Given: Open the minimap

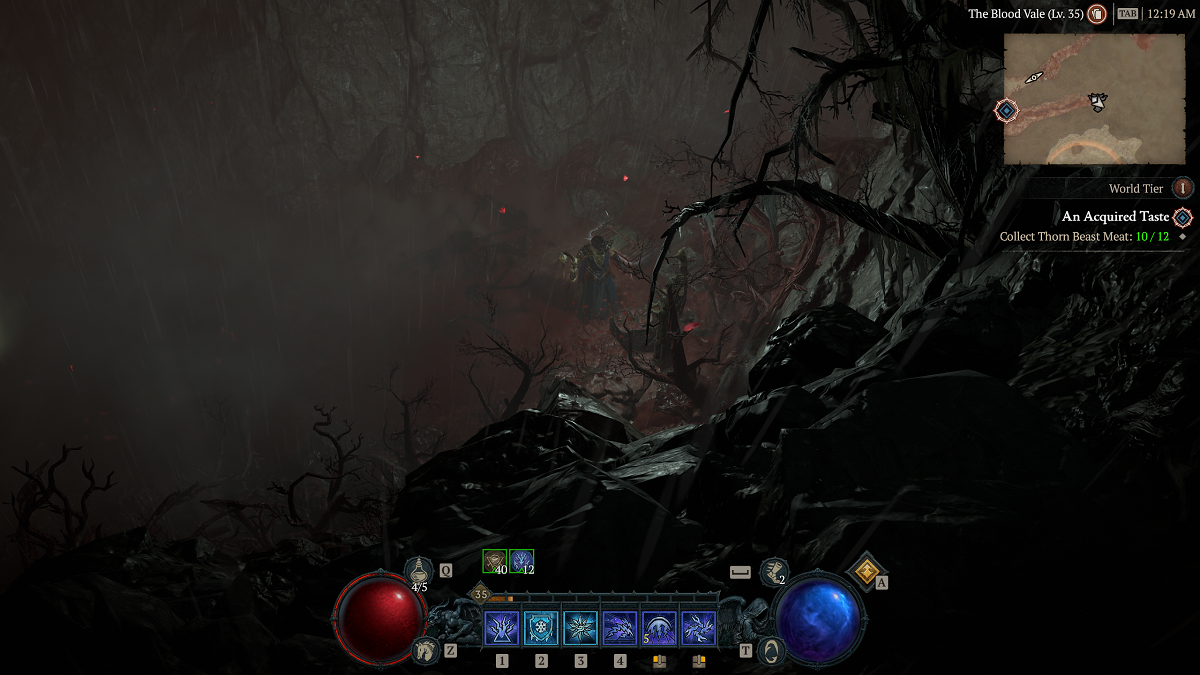Looking at the screenshot, I should 1093,98.
